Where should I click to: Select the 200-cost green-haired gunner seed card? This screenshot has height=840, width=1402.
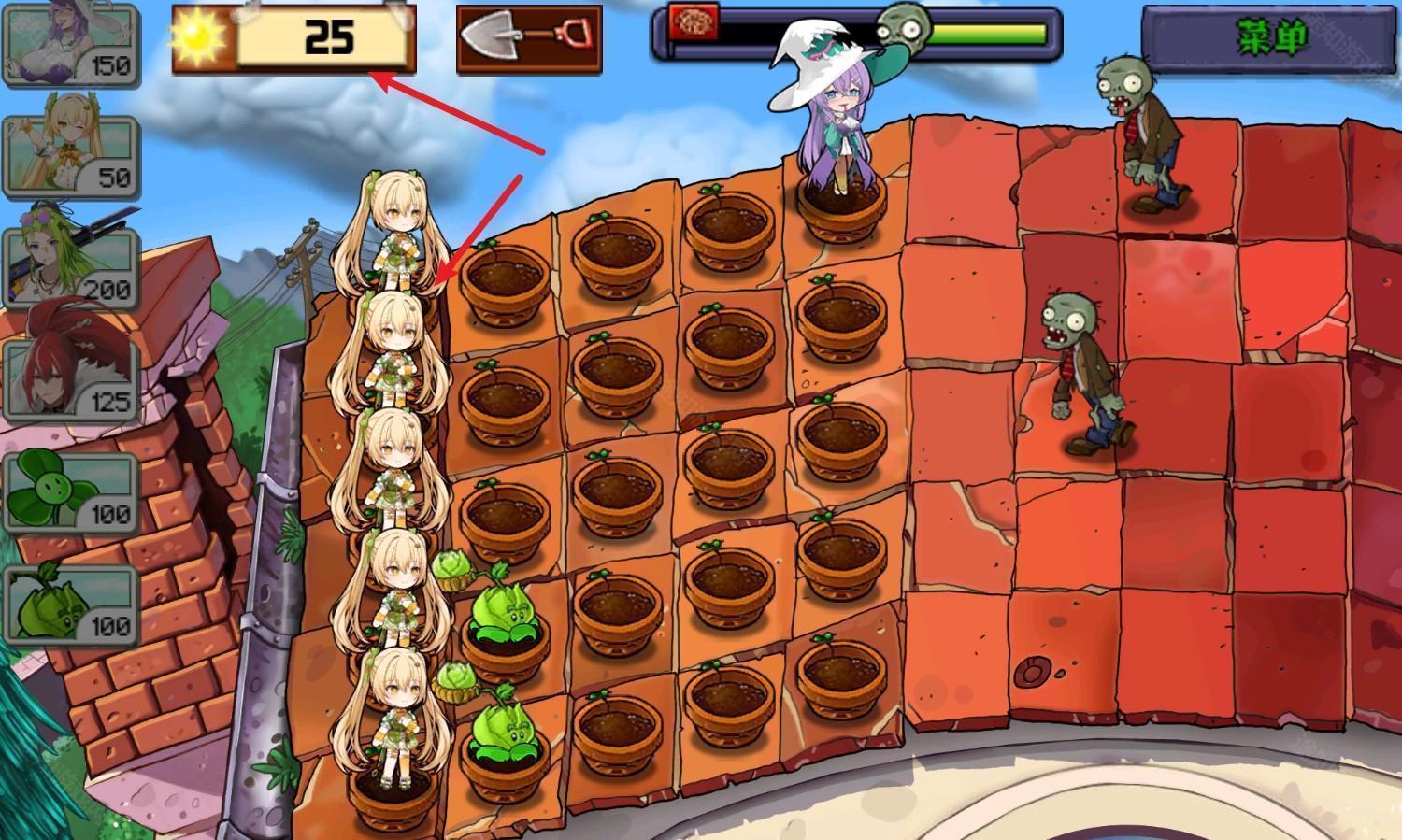pos(70,268)
